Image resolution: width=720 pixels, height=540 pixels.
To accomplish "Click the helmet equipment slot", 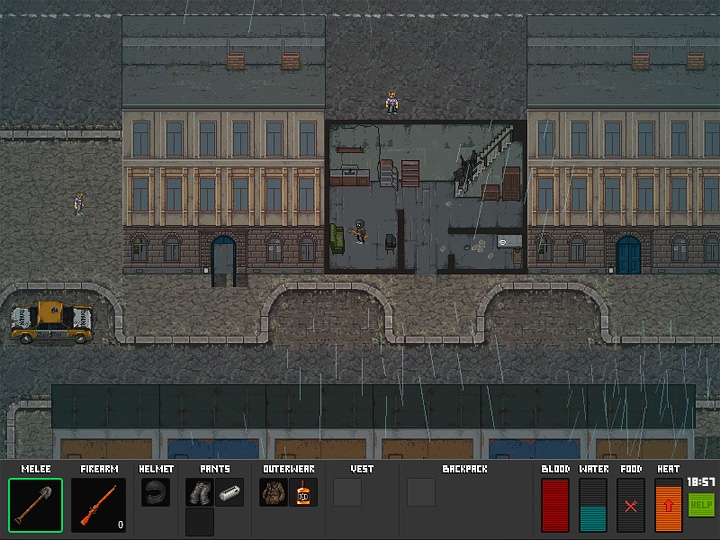I will [155, 492].
